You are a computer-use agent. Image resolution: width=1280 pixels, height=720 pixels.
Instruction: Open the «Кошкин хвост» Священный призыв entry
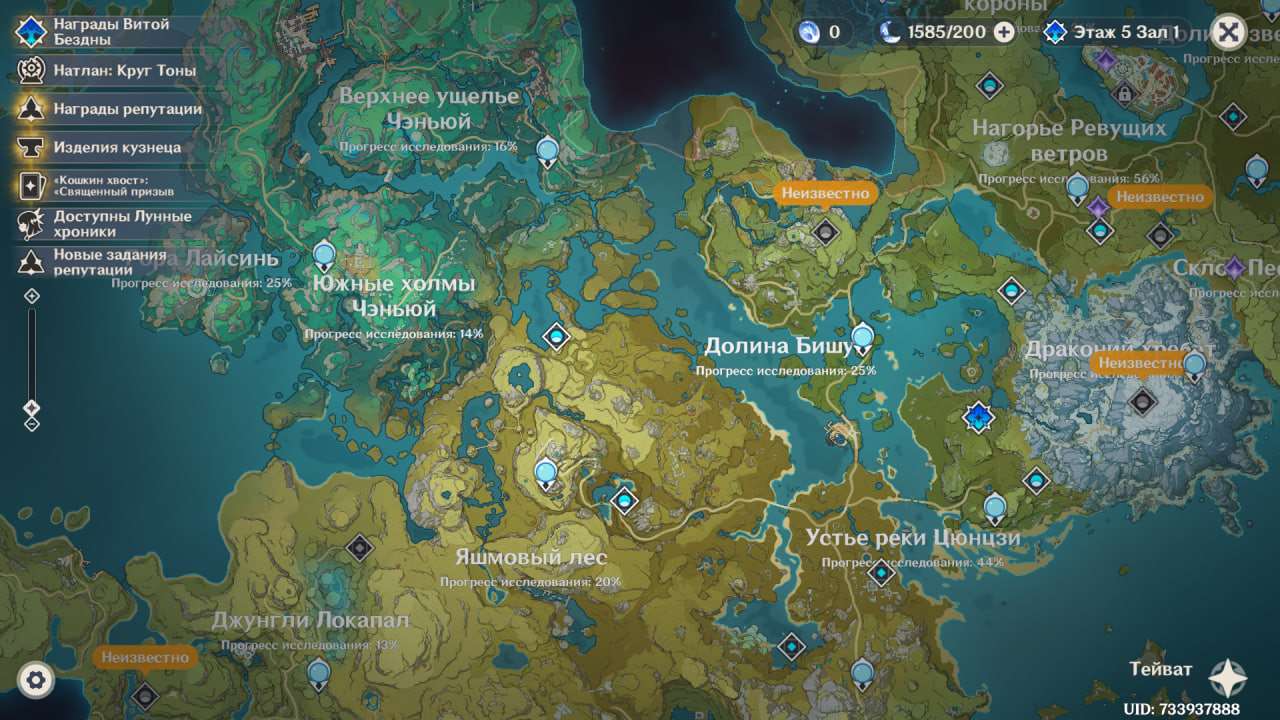112,185
